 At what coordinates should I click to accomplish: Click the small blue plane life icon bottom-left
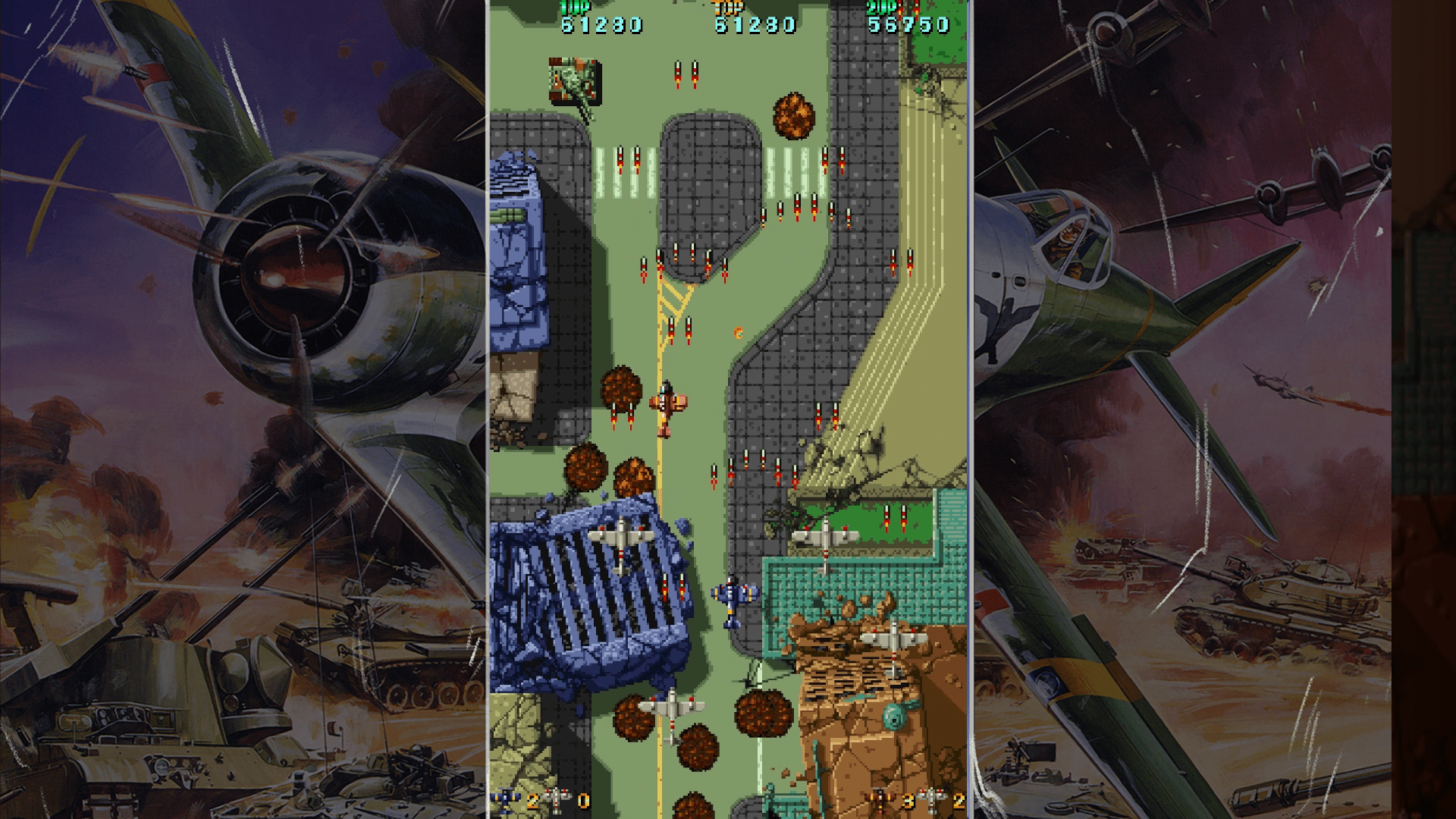pyautogui.click(x=505, y=800)
